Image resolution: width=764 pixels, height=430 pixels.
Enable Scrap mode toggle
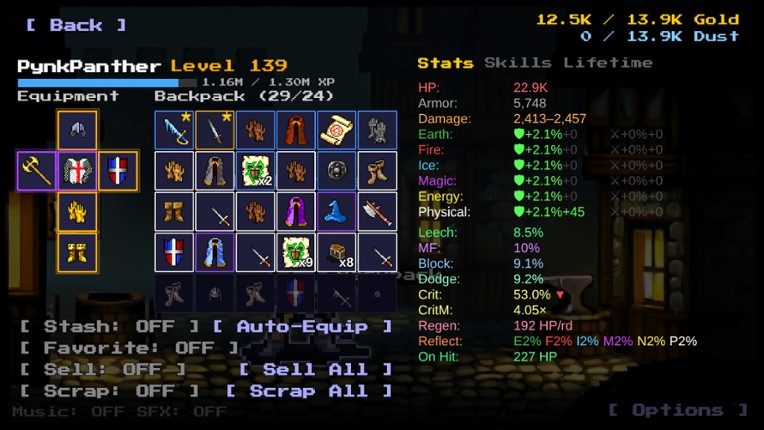110,391
